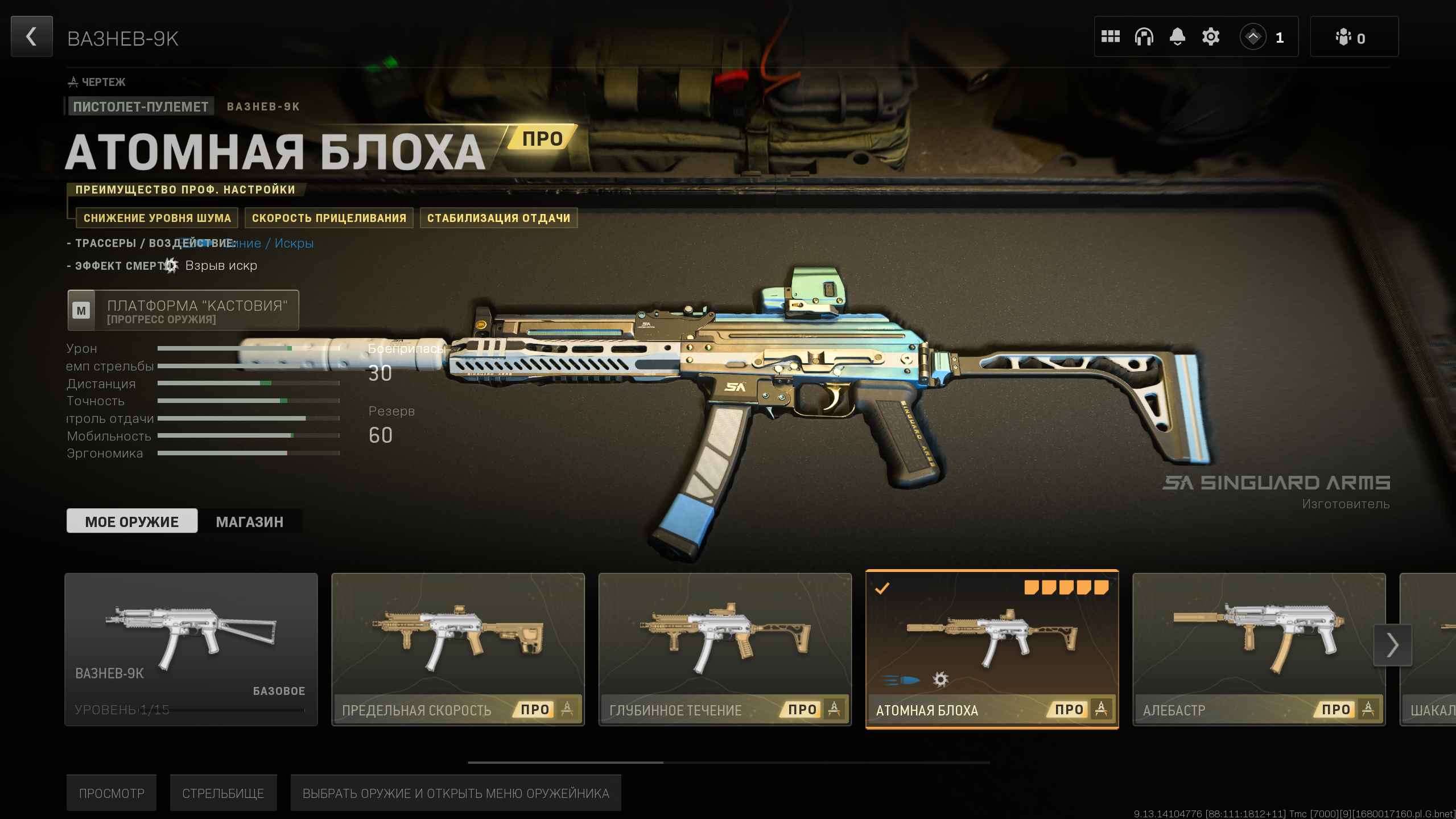Expand weapon list with right chevron arrow
Image resolution: width=1456 pixels, height=819 pixels.
[x=1392, y=645]
